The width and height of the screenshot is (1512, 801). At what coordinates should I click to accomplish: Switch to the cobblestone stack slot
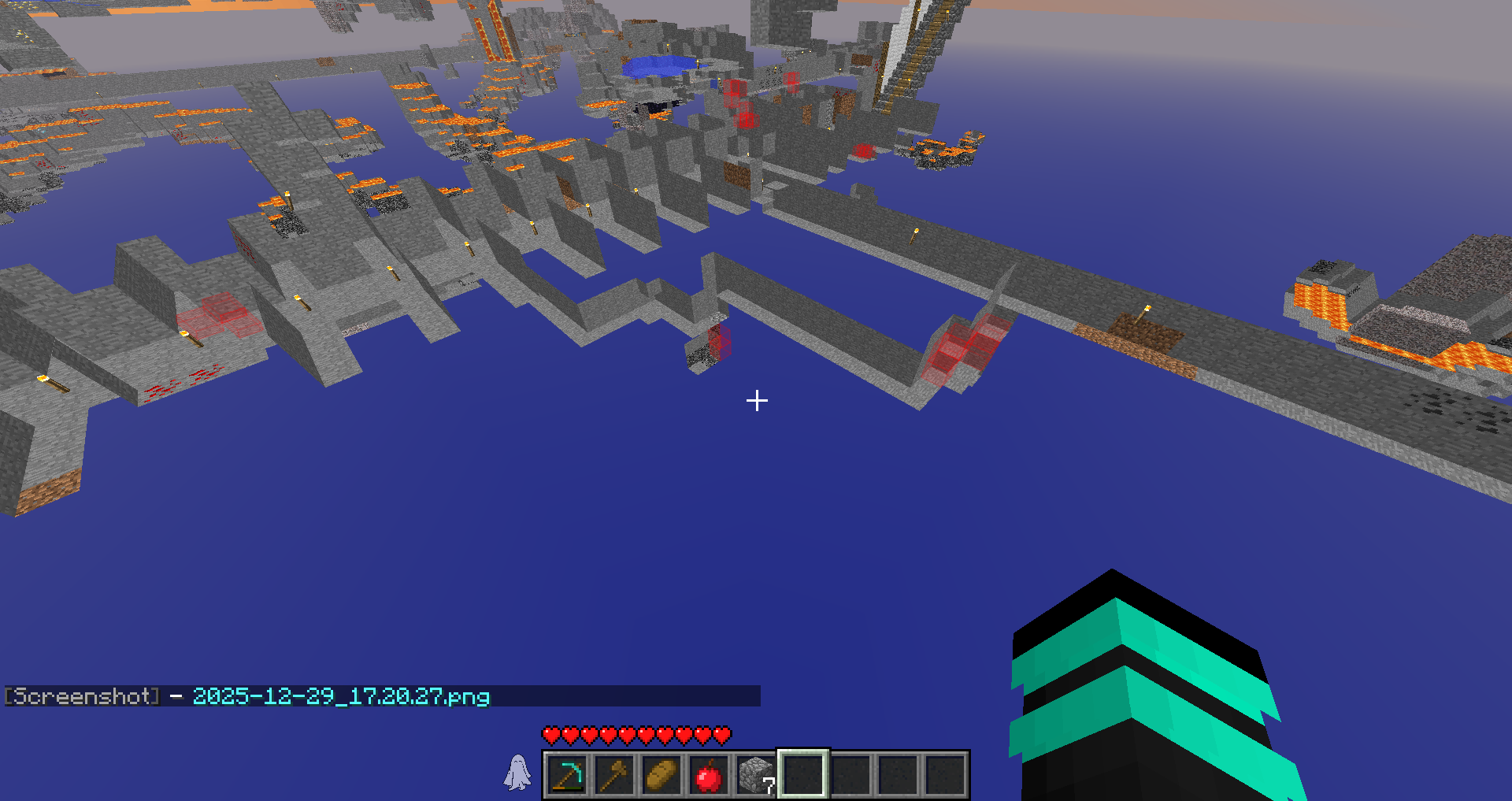pyautogui.click(x=756, y=775)
